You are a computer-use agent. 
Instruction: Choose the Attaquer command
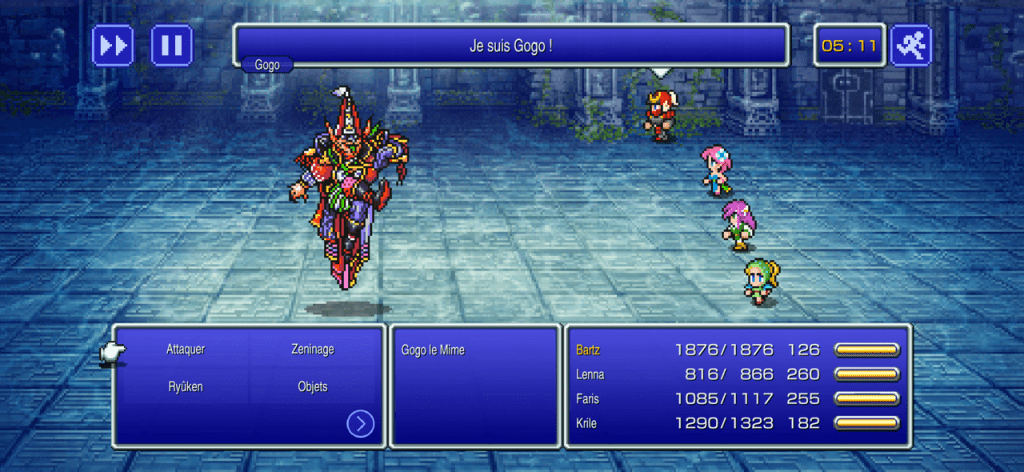pyautogui.click(x=185, y=350)
